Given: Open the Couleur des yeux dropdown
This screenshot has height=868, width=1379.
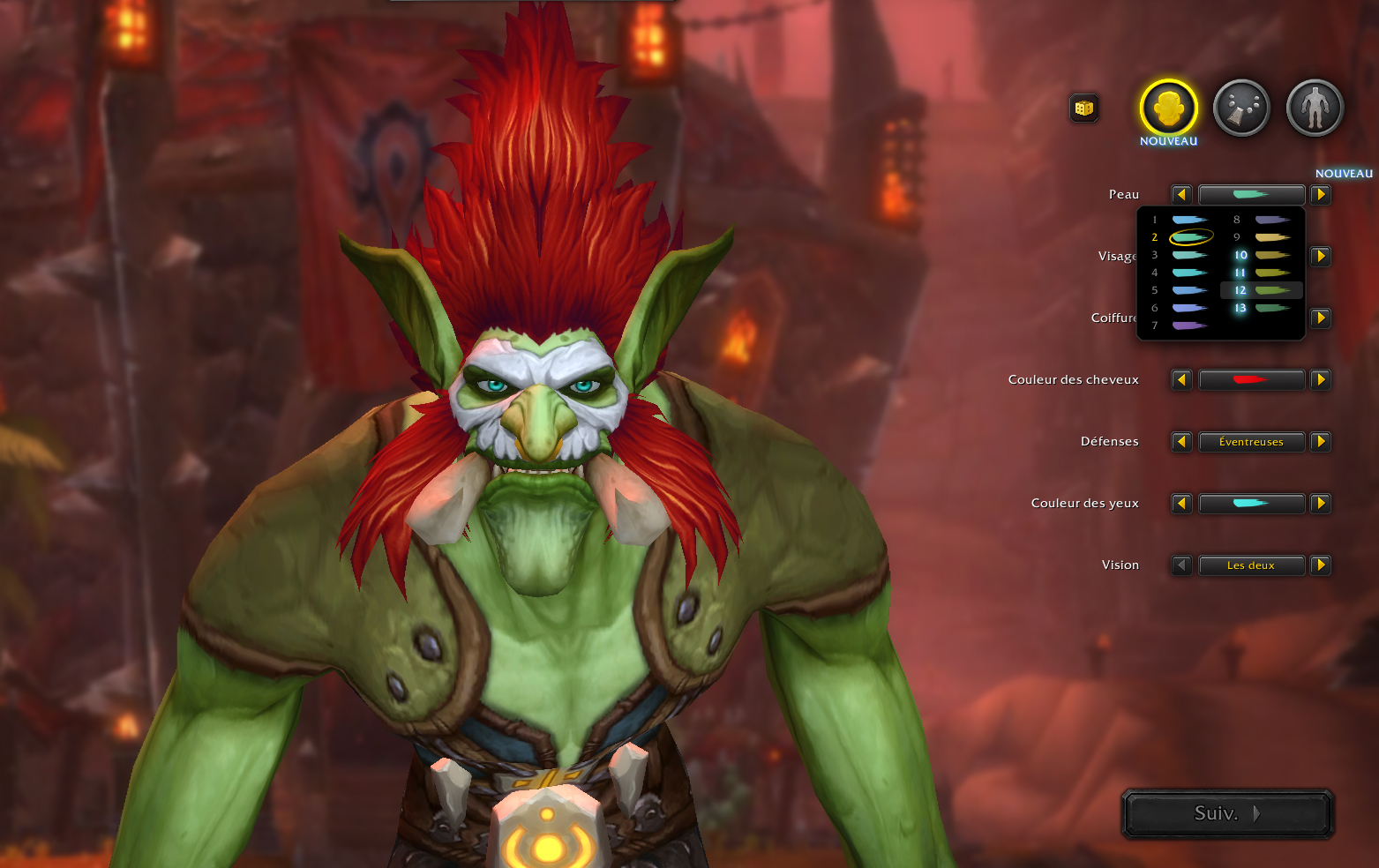Looking at the screenshot, I should (1251, 504).
